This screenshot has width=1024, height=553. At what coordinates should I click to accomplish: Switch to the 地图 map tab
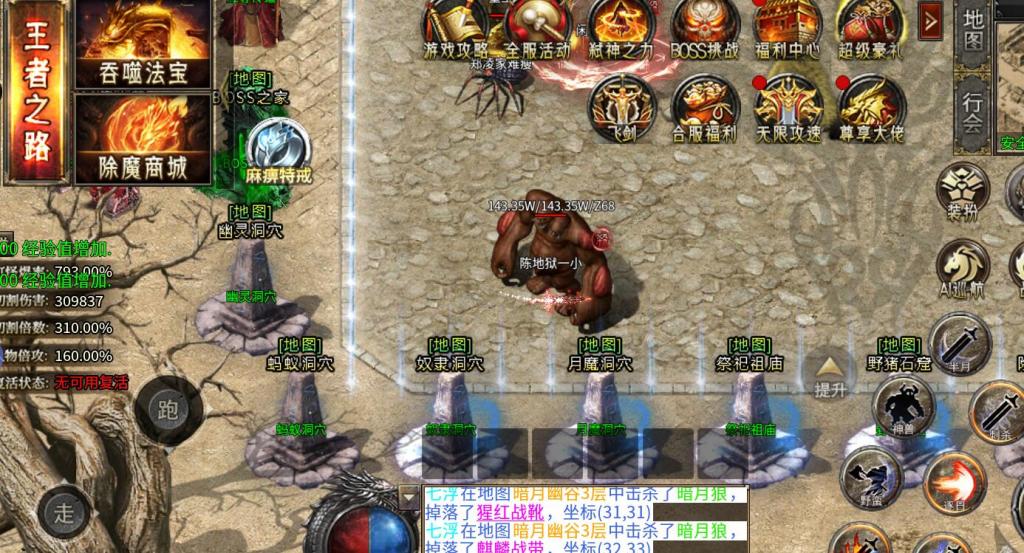pos(973,32)
